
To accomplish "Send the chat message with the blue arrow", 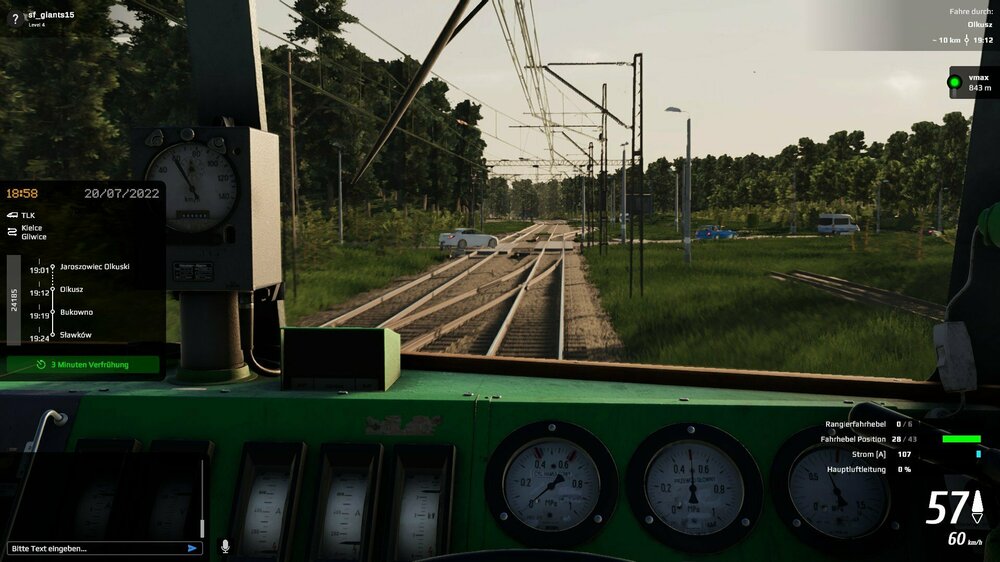I will (192, 548).
